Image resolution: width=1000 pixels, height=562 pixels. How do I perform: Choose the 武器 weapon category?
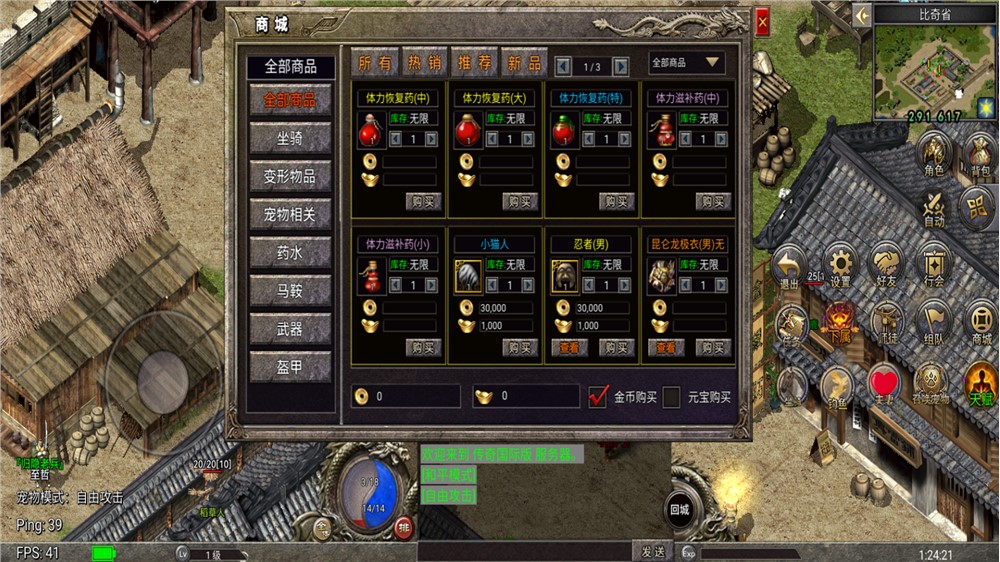click(290, 329)
